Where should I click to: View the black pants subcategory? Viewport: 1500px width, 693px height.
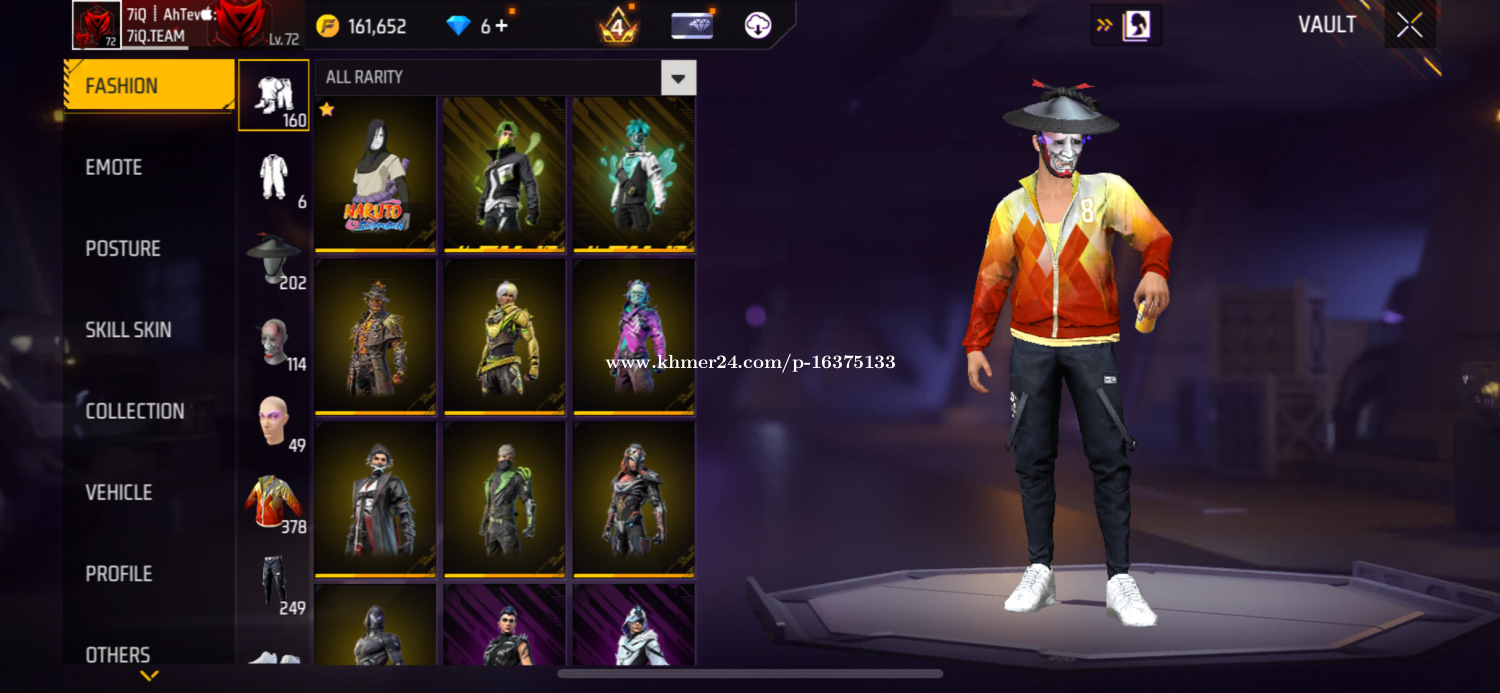[x=273, y=584]
